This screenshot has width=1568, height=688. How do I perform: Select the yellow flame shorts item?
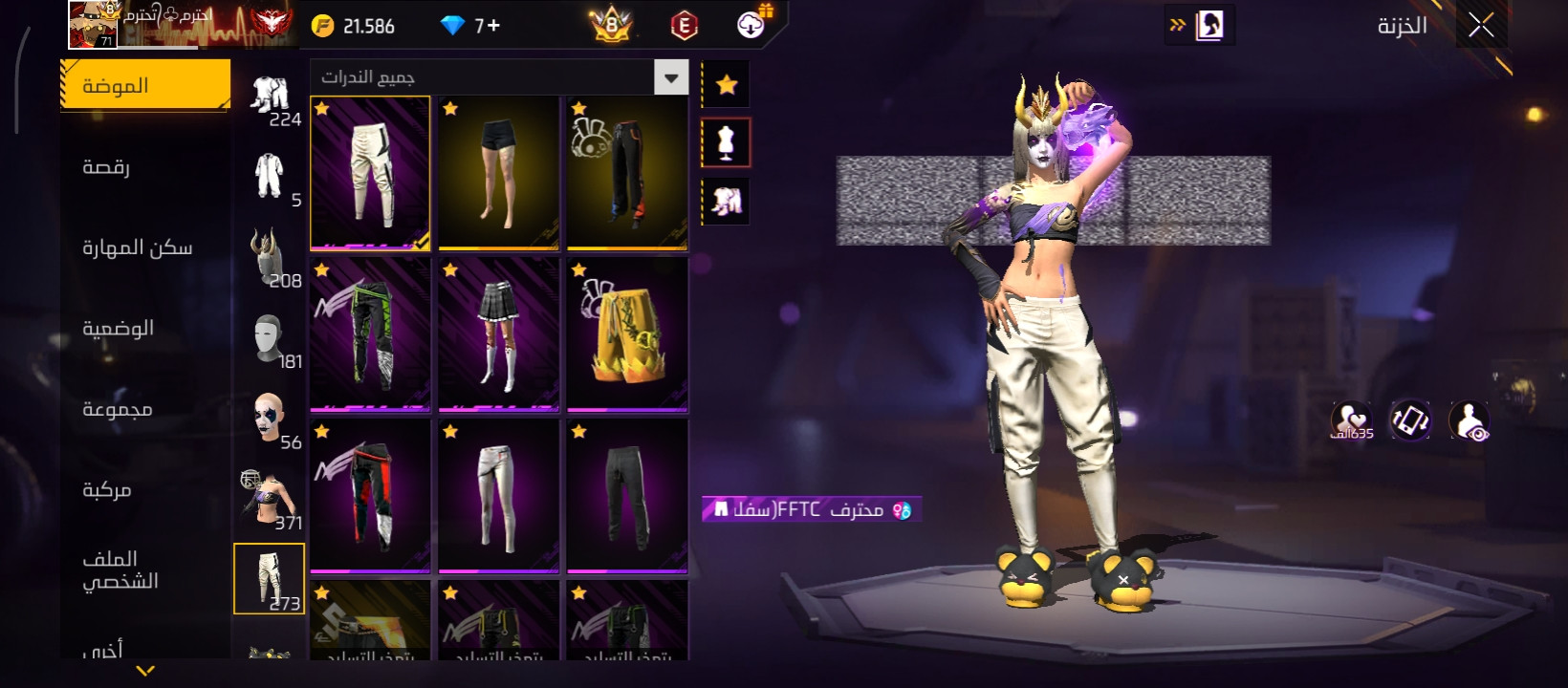[x=626, y=334]
